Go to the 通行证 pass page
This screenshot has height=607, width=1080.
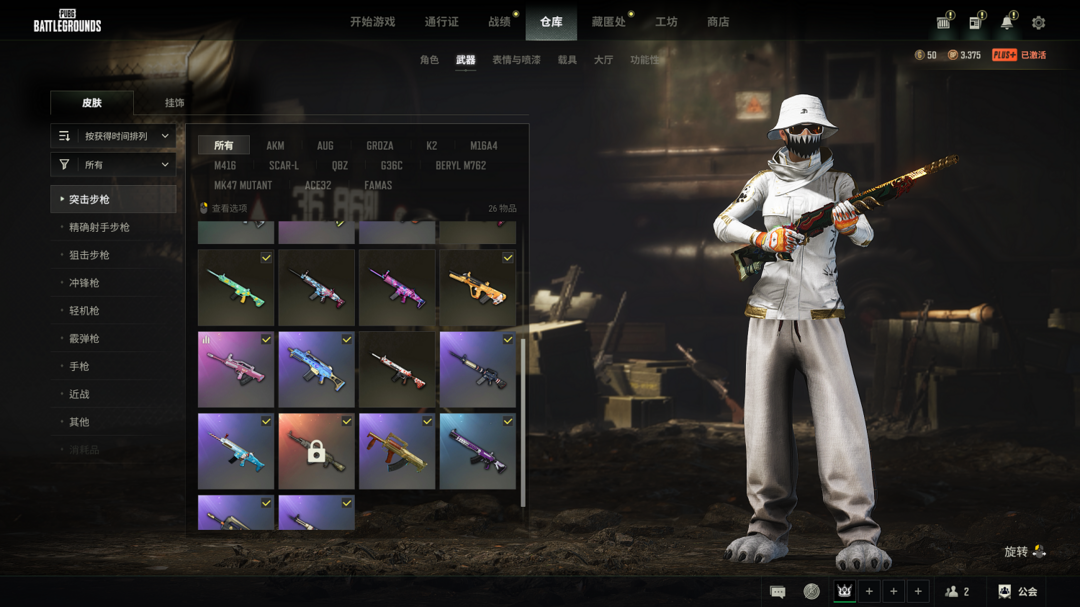click(x=441, y=22)
